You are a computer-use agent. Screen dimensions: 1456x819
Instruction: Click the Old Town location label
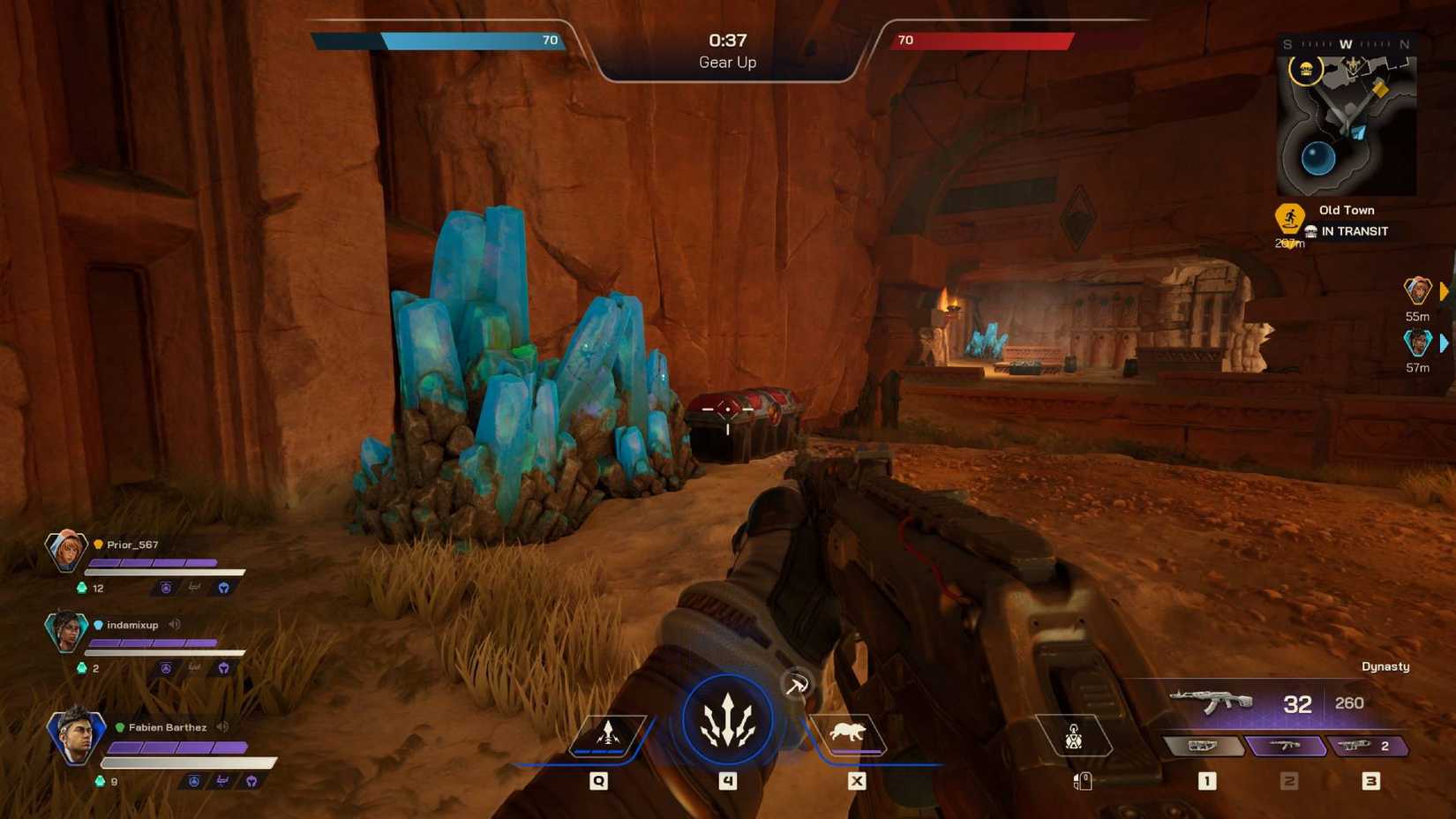pos(1346,210)
